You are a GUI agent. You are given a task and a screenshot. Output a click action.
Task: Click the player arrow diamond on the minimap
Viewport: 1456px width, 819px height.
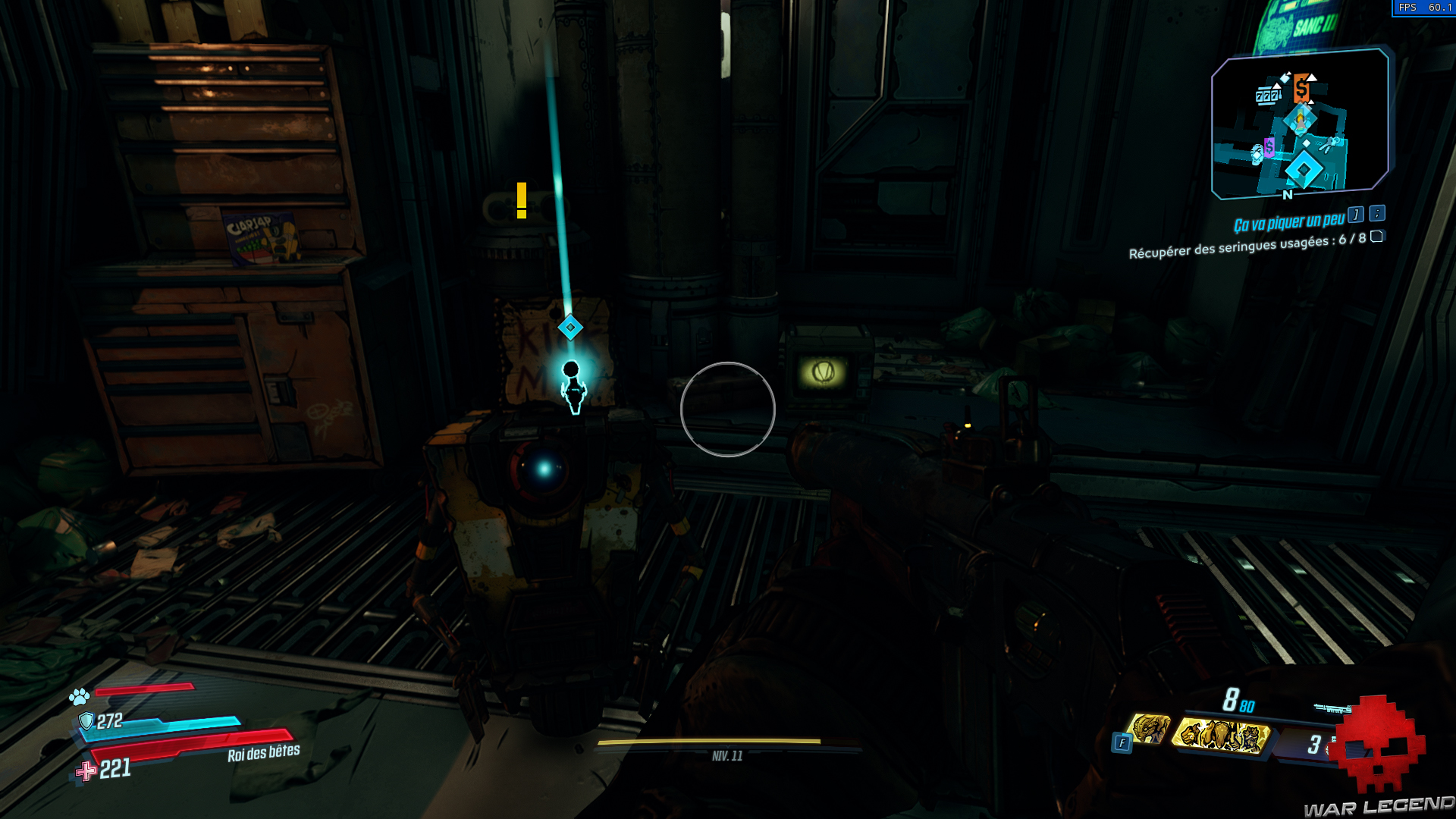[1301, 121]
